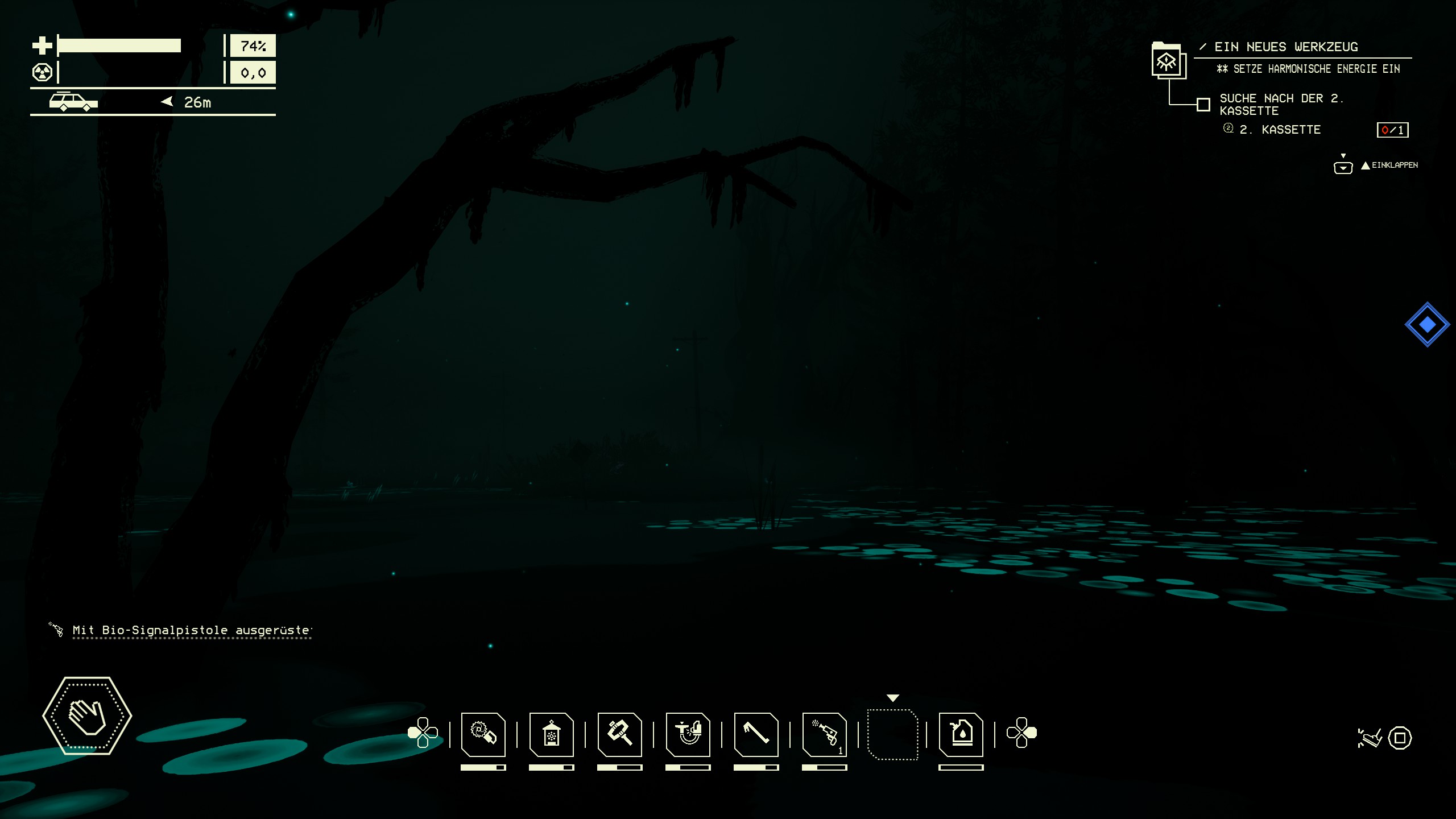Image resolution: width=1456 pixels, height=819 pixels.
Task: Click the 'Ein neues Werkzeug' quest title
Action: (1285, 47)
